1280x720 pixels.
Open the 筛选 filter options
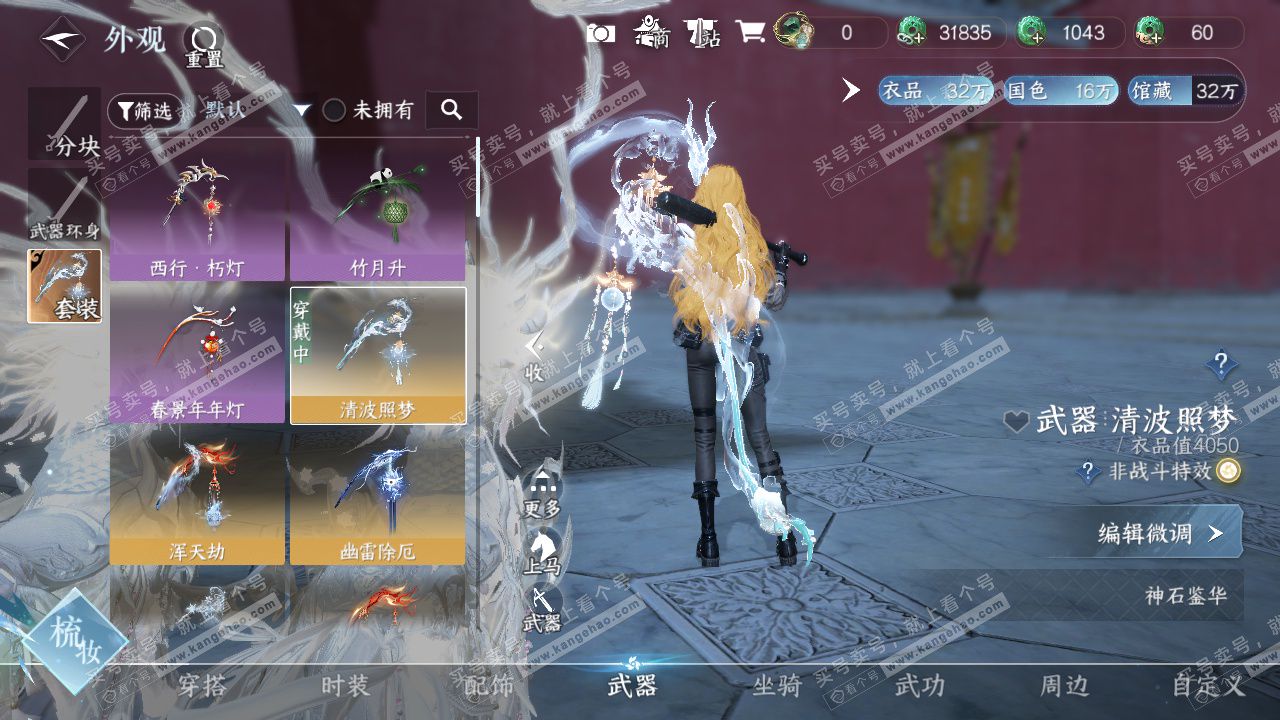pyautogui.click(x=144, y=110)
